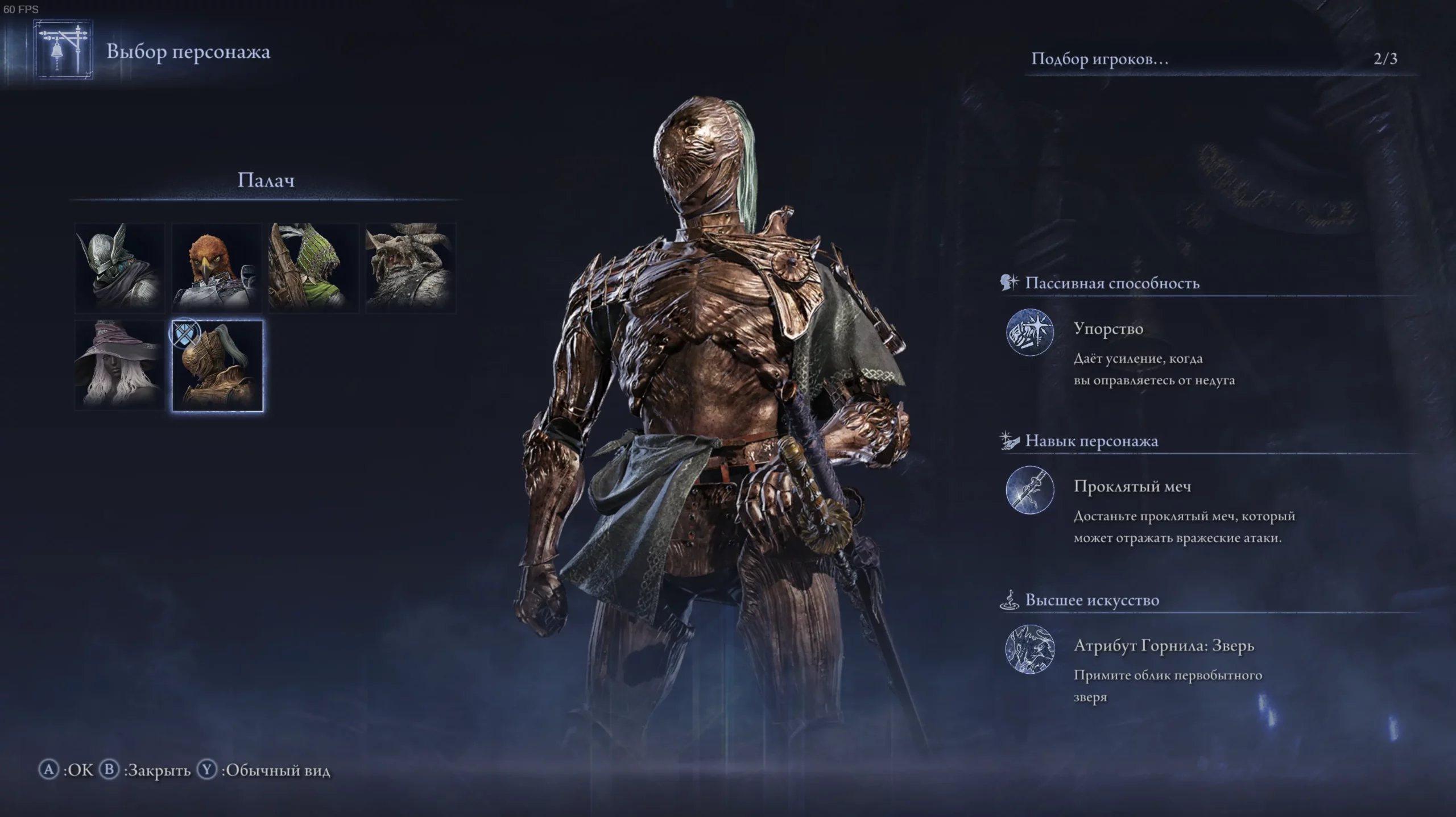This screenshot has width=1456, height=817.
Task: Click the Атрибут Горнила: Зверь icon
Action: tap(1029, 649)
